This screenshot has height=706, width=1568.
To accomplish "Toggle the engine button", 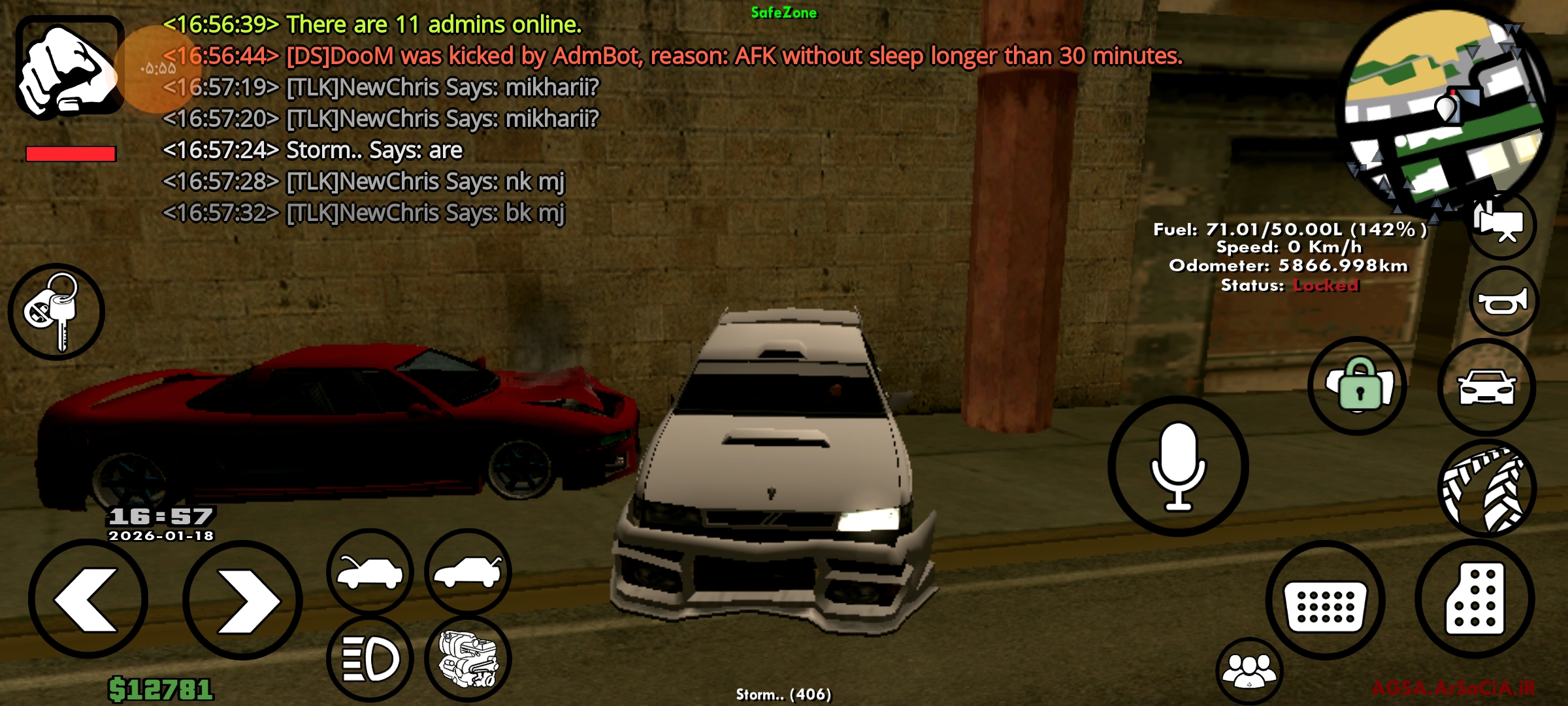I will point(468,658).
